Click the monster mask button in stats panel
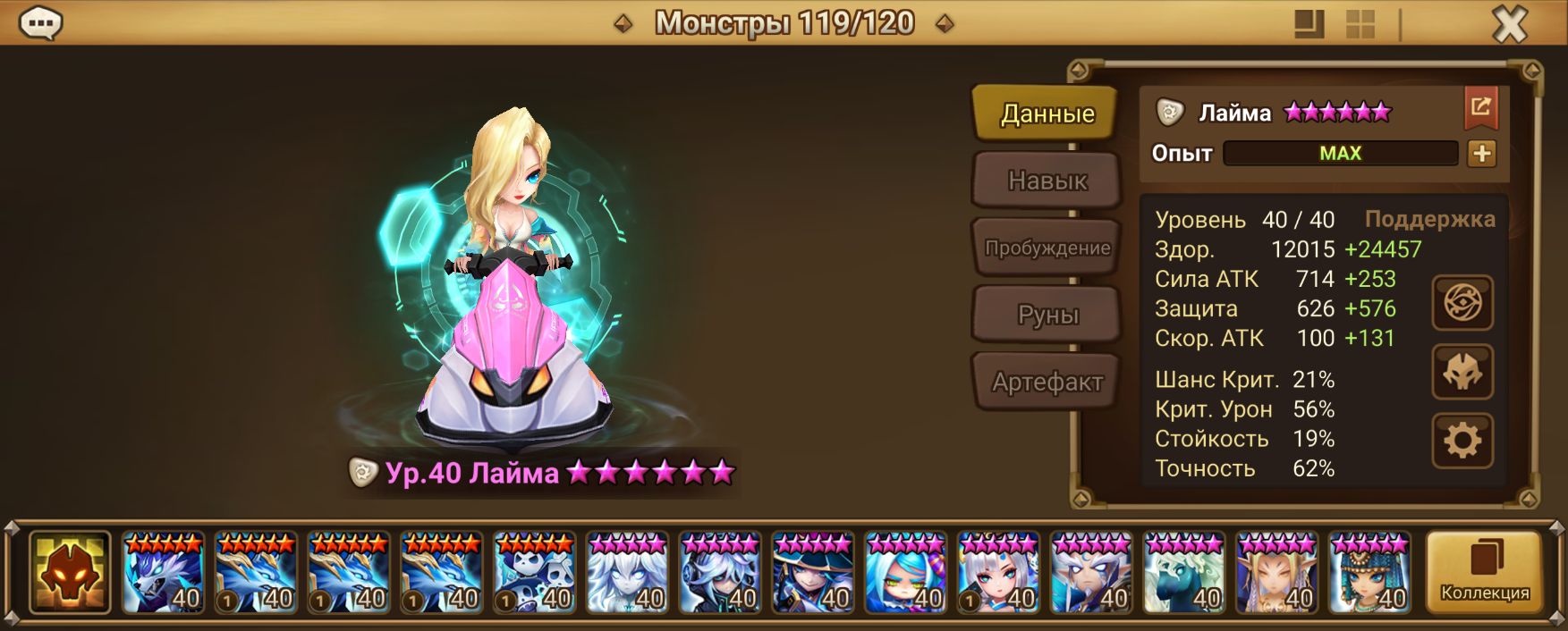Screen dimensions: 1568x631 pyautogui.click(x=1462, y=372)
